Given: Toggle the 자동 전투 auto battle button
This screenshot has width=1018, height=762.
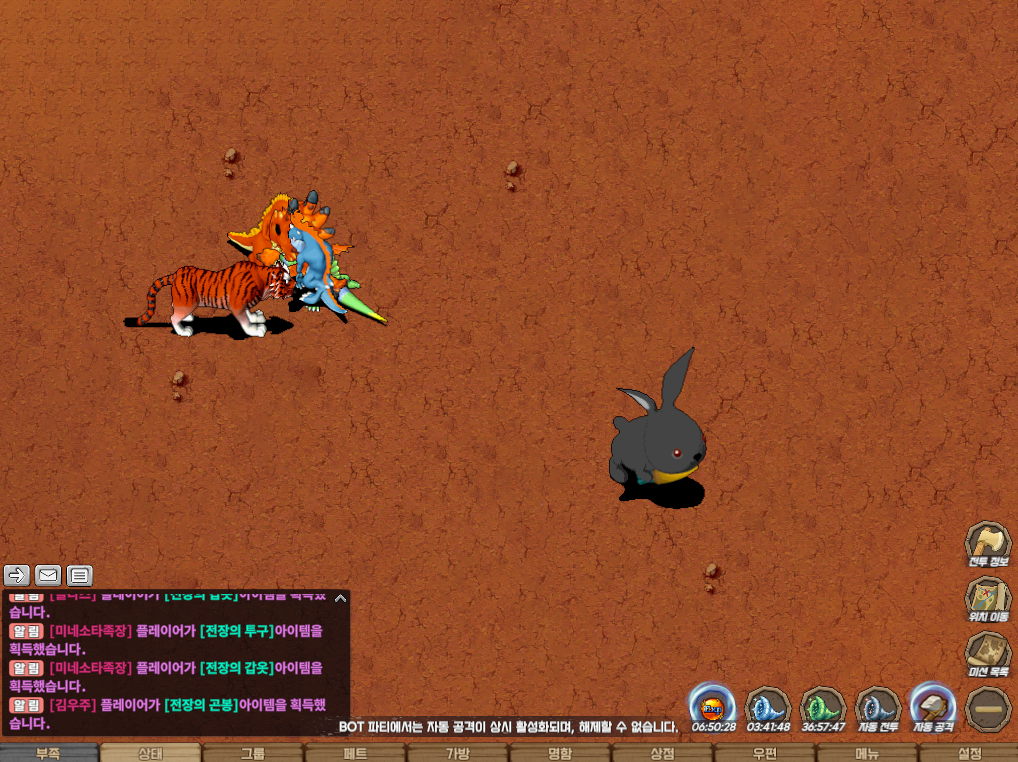Looking at the screenshot, I should click(x=878, y=707).
